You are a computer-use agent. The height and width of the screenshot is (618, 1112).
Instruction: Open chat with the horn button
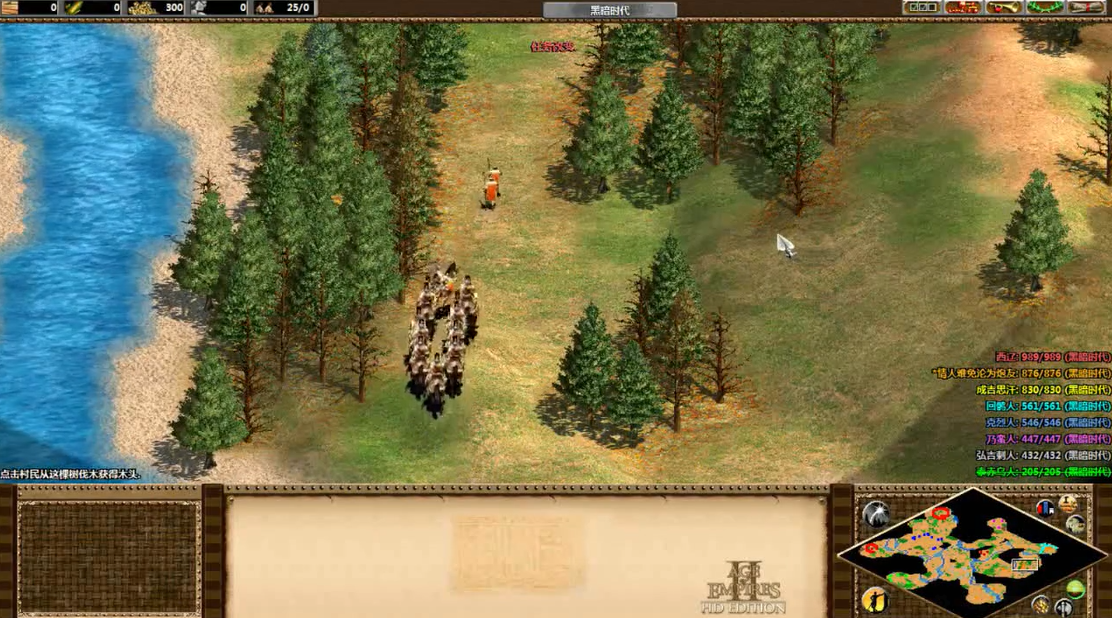1003,8
